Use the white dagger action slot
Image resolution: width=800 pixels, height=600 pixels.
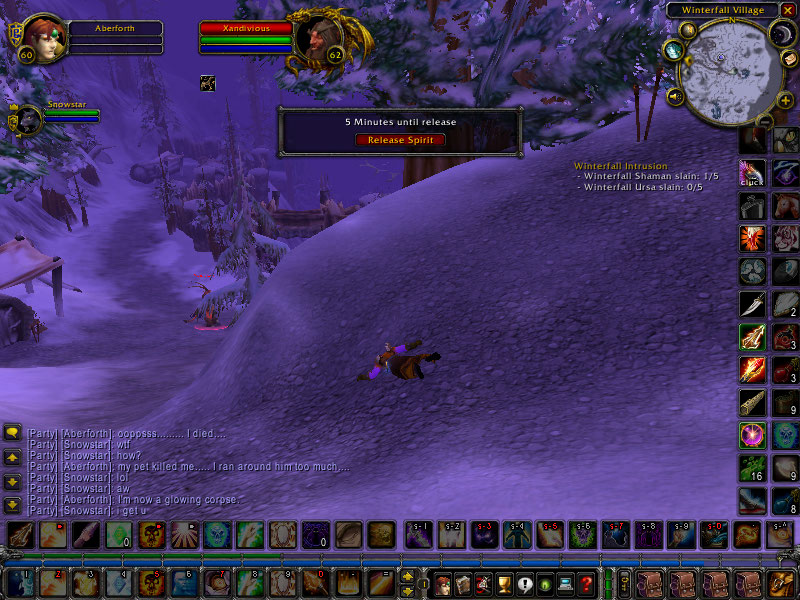(x=752, y=304)
